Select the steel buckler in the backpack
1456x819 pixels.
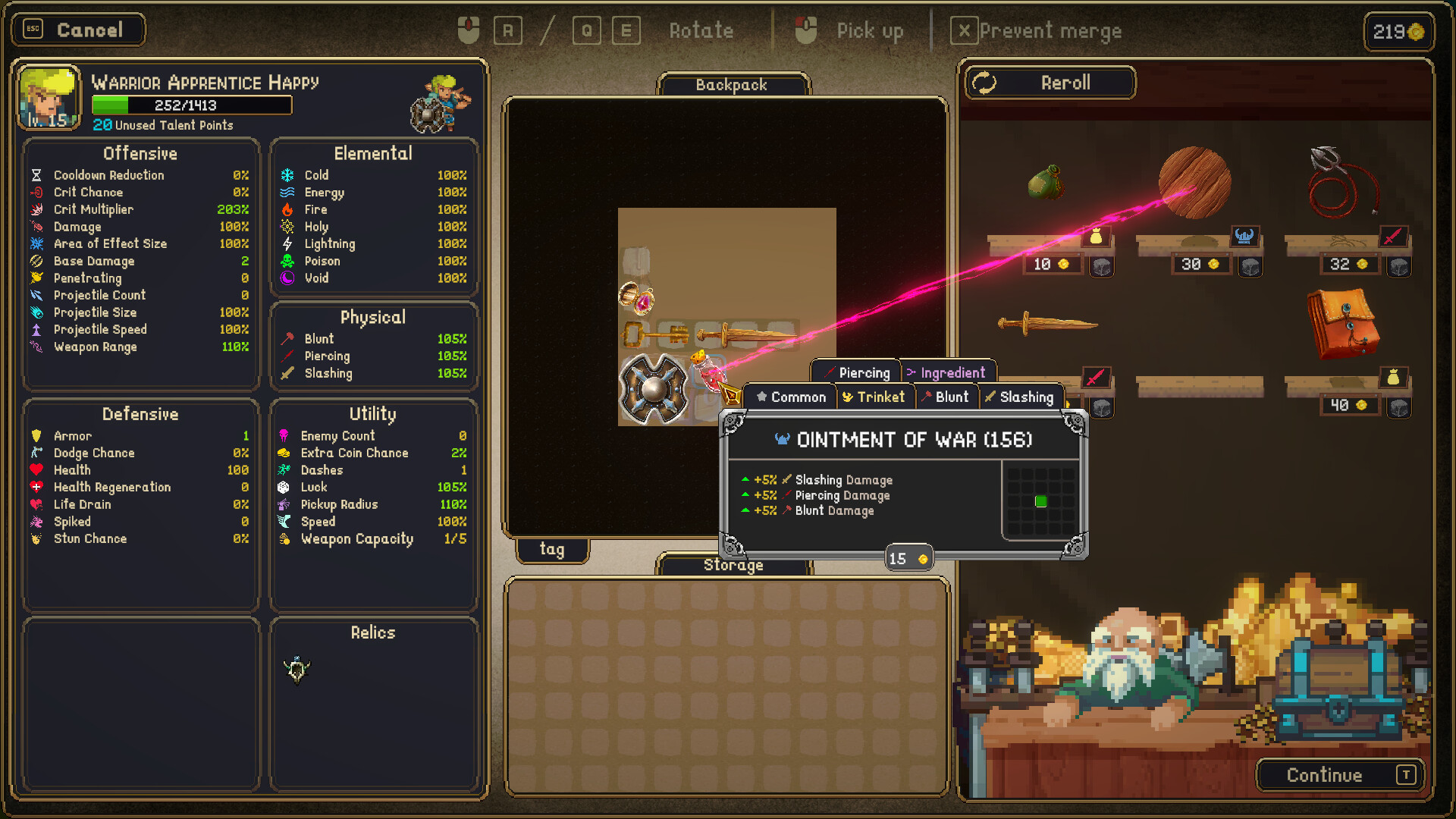pos(653,389)
